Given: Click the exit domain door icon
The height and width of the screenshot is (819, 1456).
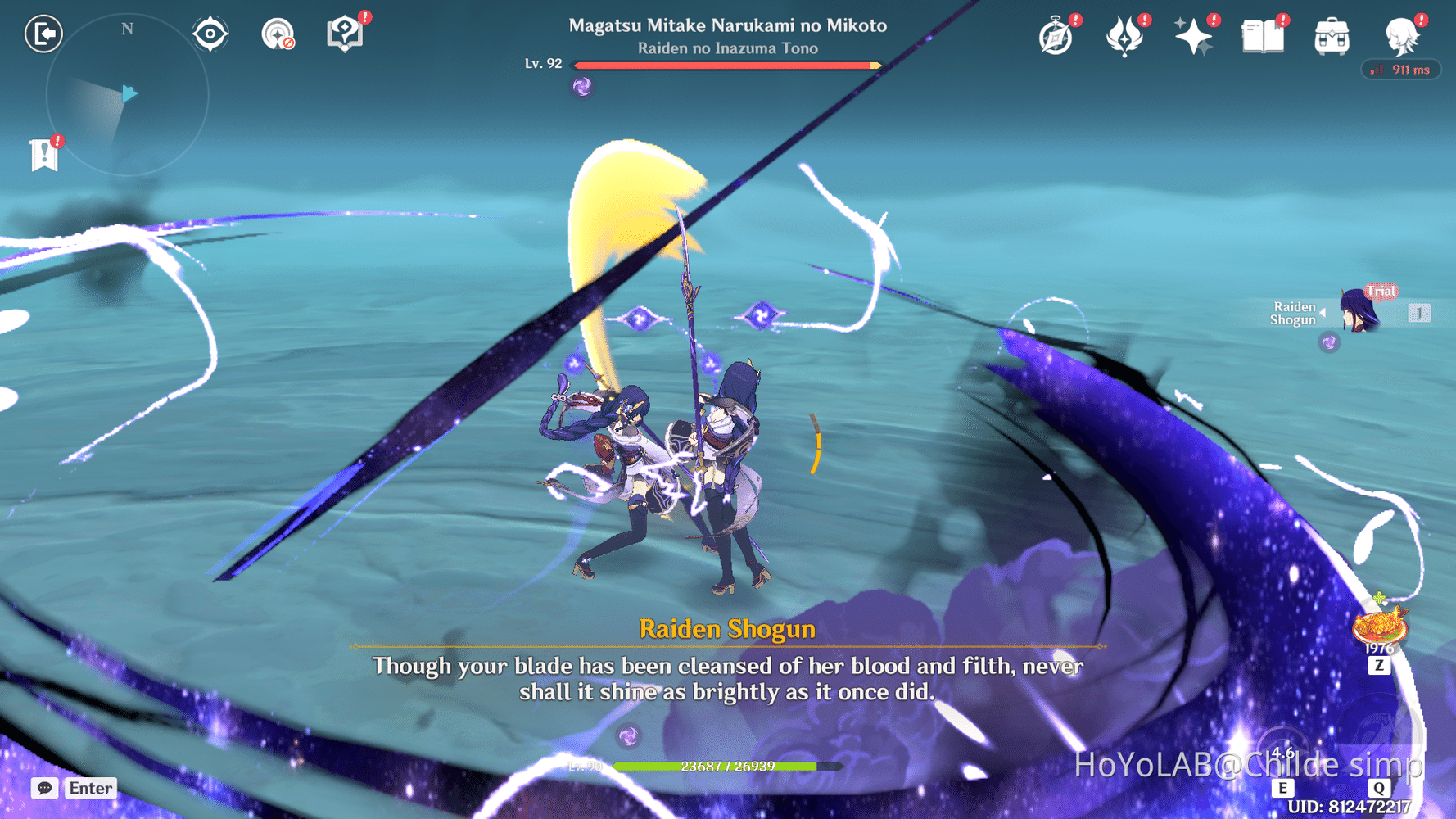Looking at the screenshot, I should pos(43,34).
